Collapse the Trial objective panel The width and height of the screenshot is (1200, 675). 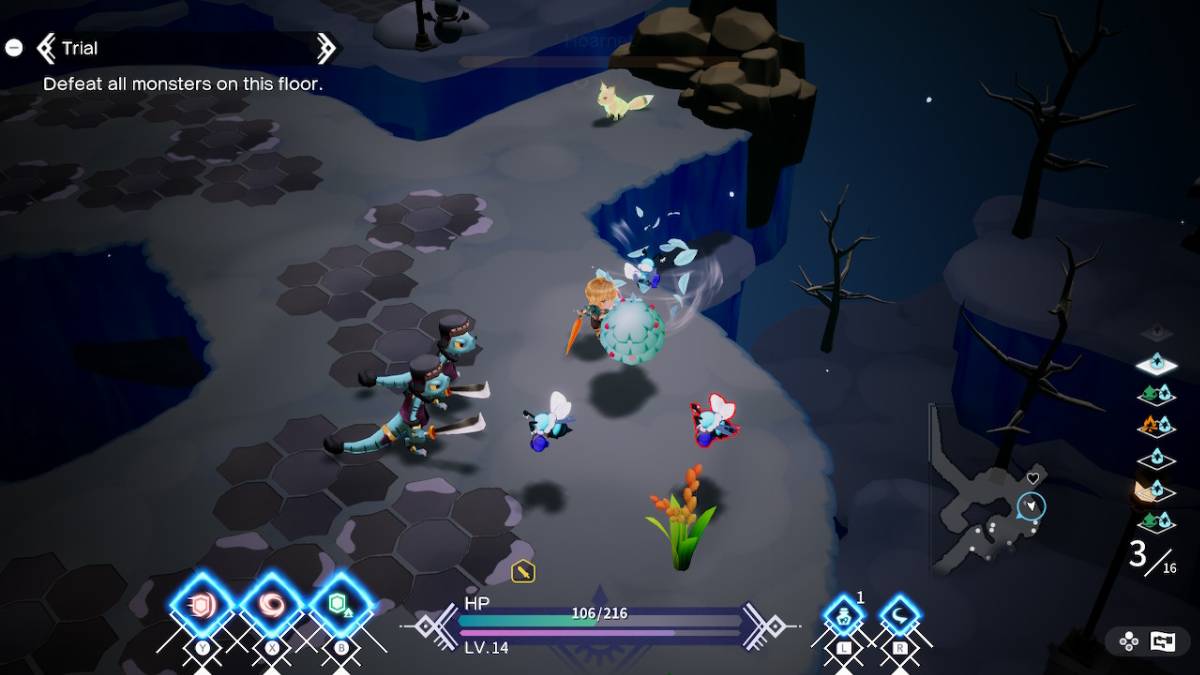coord(14,47)
